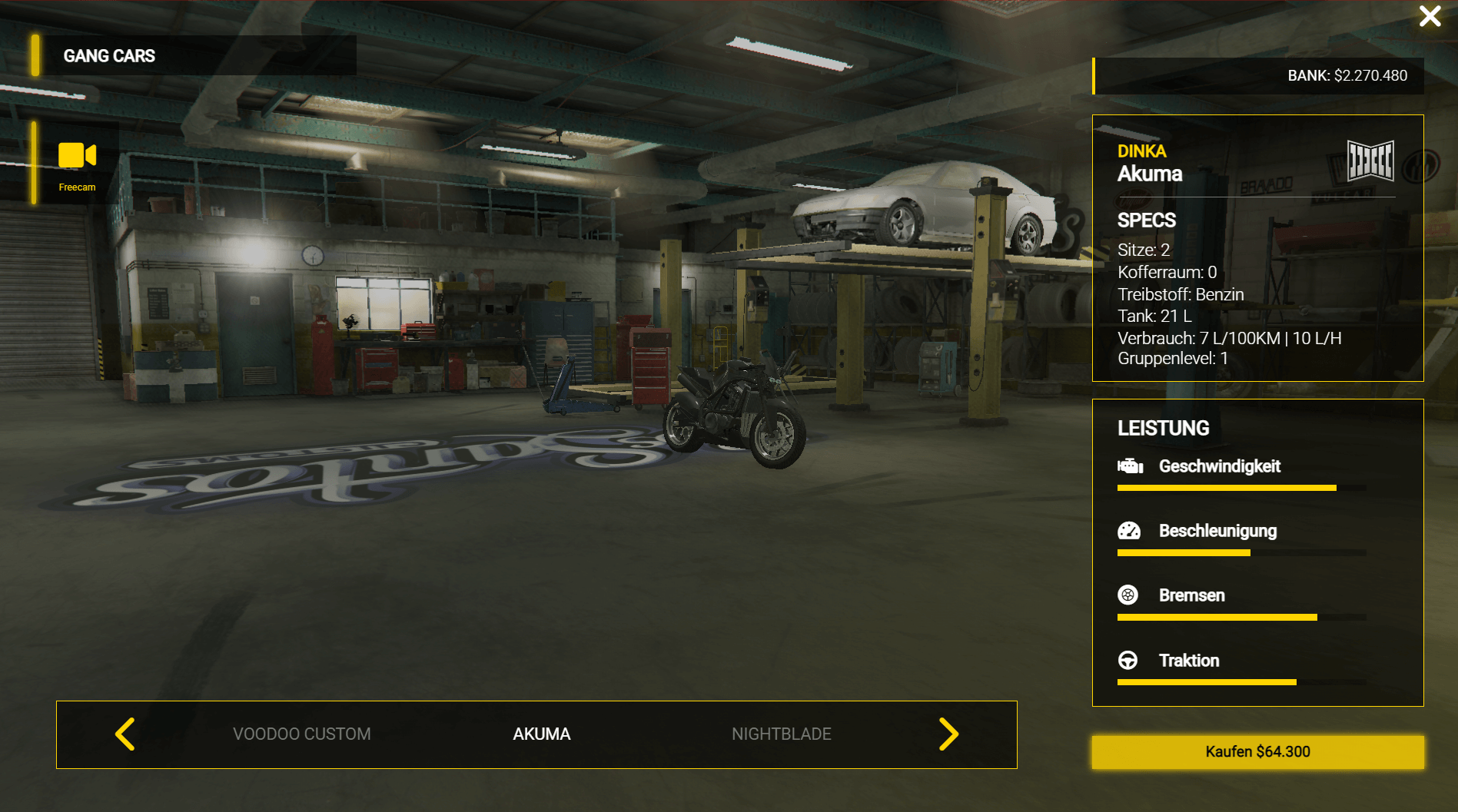The image size is (1458, 812).
Task: Select the Akuma entry in the carousel
Action: pos(541,734)
